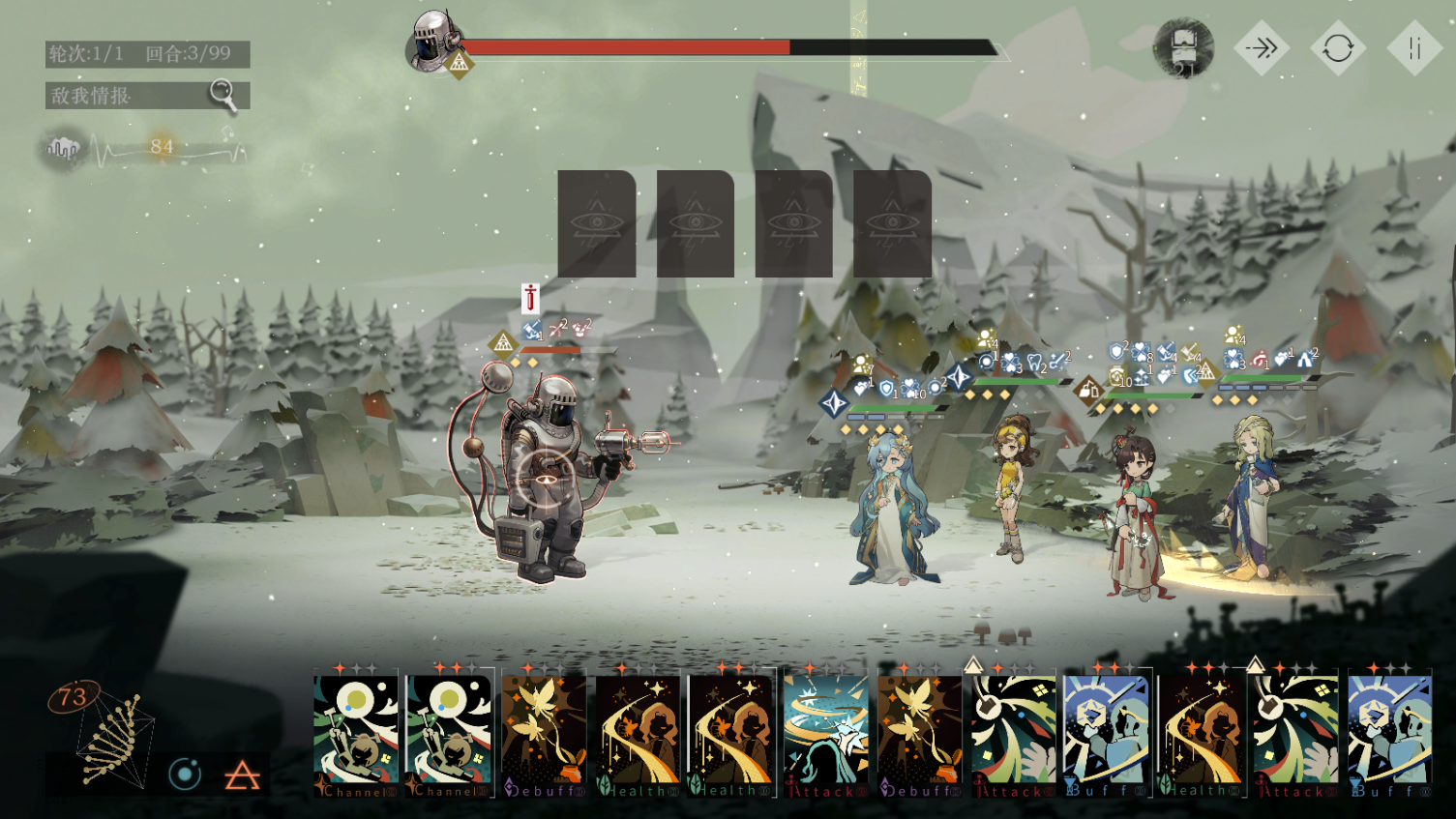Screen dimensions: 1456x819
Task: Pause the battle with the pause button
Action: point(1414,48)
